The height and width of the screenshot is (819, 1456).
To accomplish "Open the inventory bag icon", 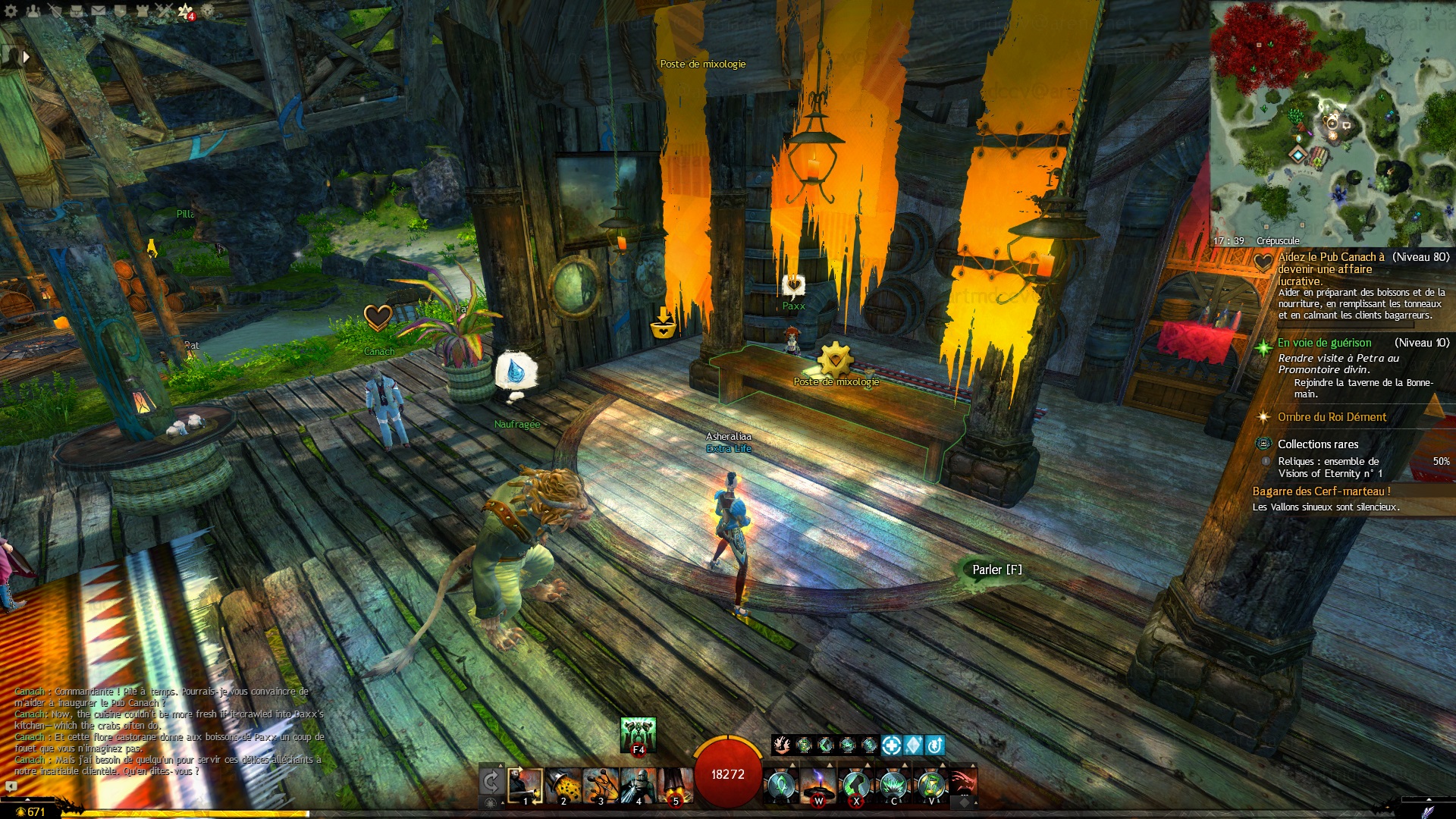I will [x=77, y=11].
